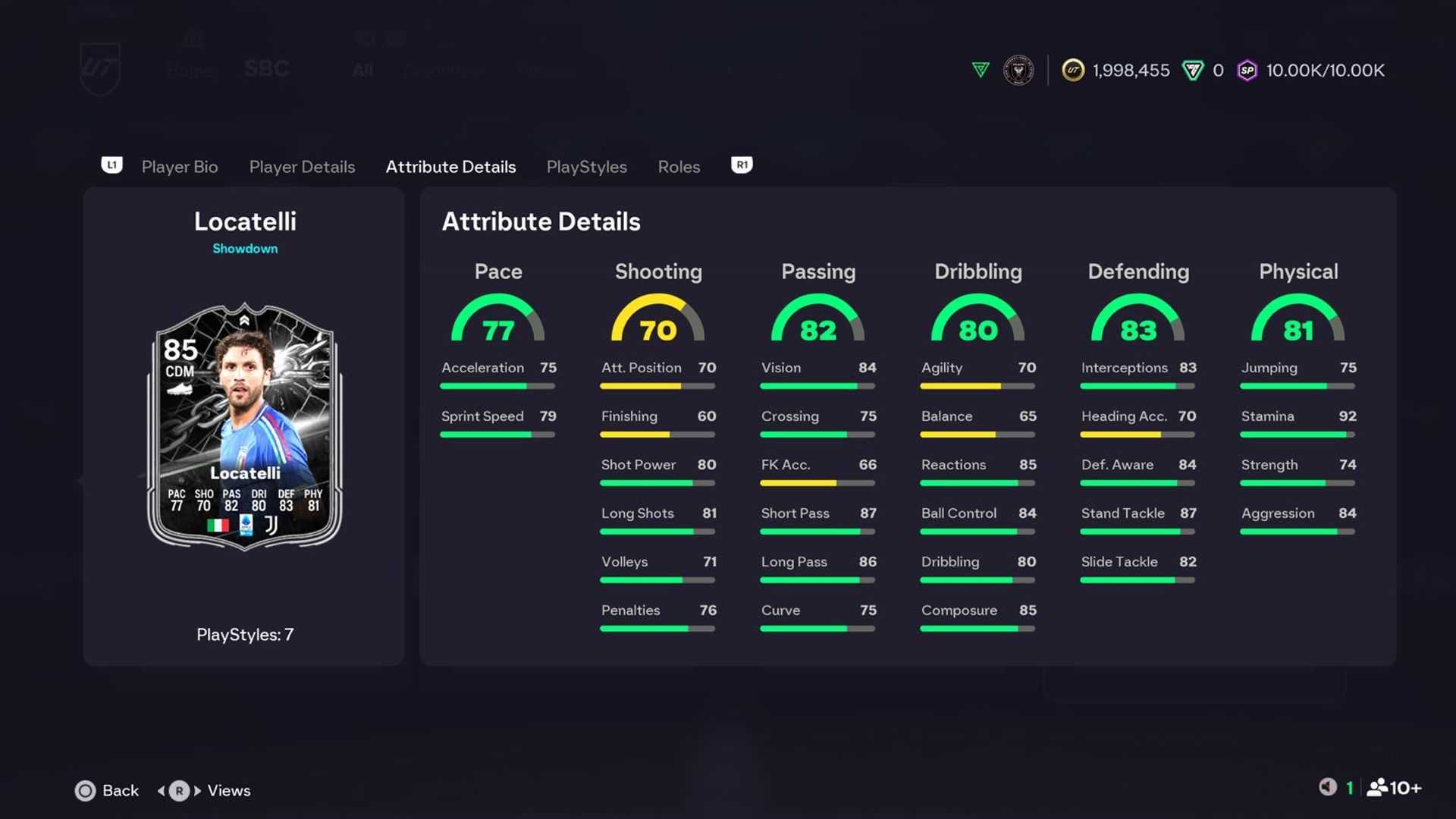The image size is (1456, 819).
Task: Open the Player Bio tab
Action: 179,166
